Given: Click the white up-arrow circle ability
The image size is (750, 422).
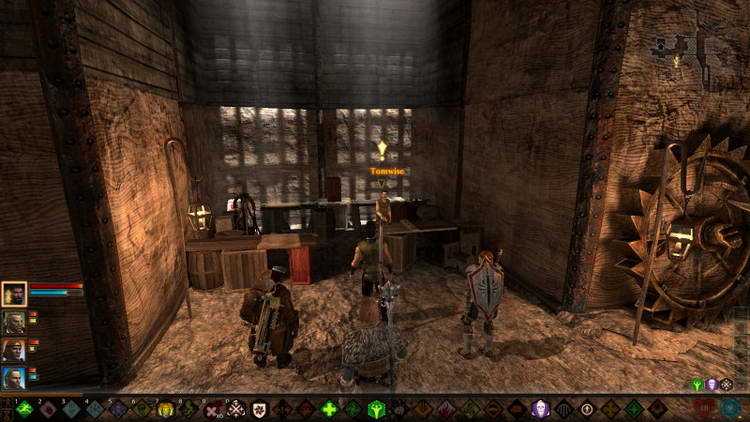Looking at the screenshot, I should point(587,408).
